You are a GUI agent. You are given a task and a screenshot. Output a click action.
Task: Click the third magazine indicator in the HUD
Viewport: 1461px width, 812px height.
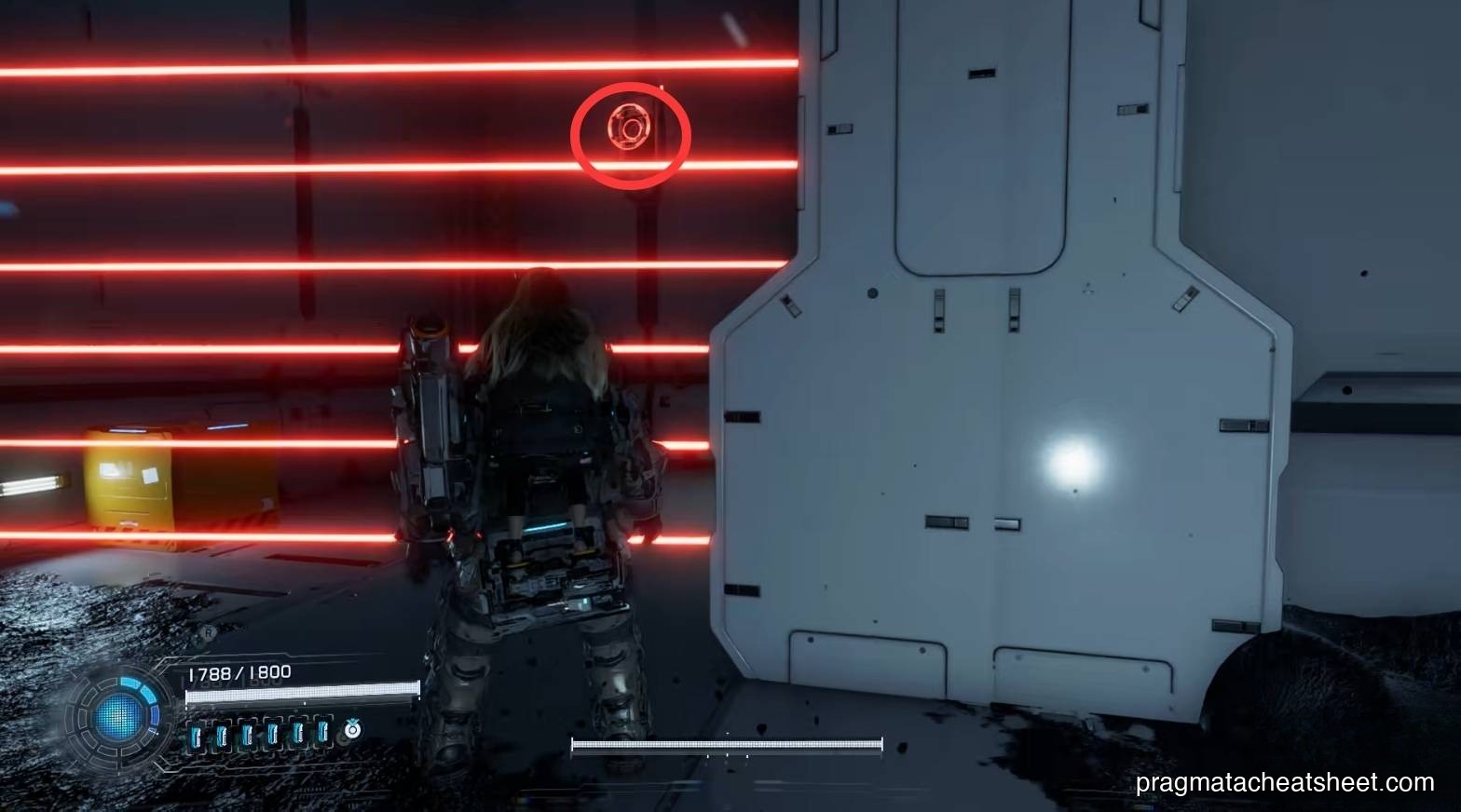(247, 733)
